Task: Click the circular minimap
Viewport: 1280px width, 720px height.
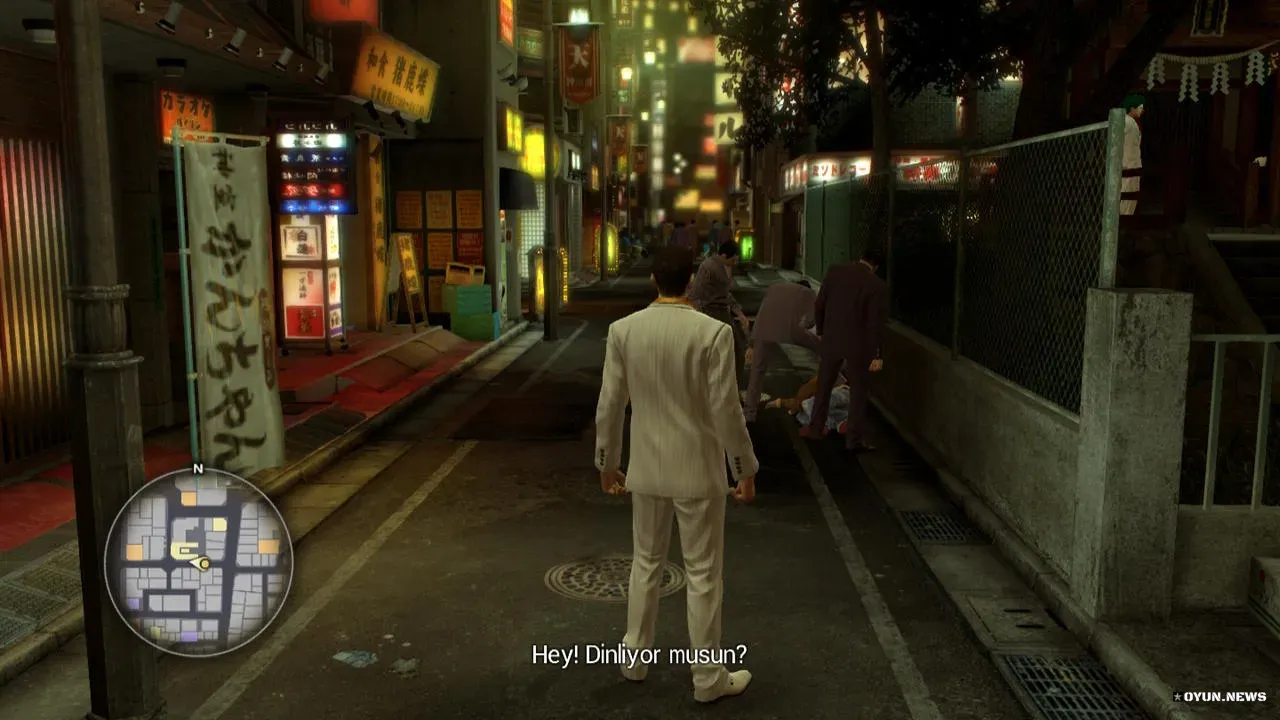Action: click(x=198, y=562)
